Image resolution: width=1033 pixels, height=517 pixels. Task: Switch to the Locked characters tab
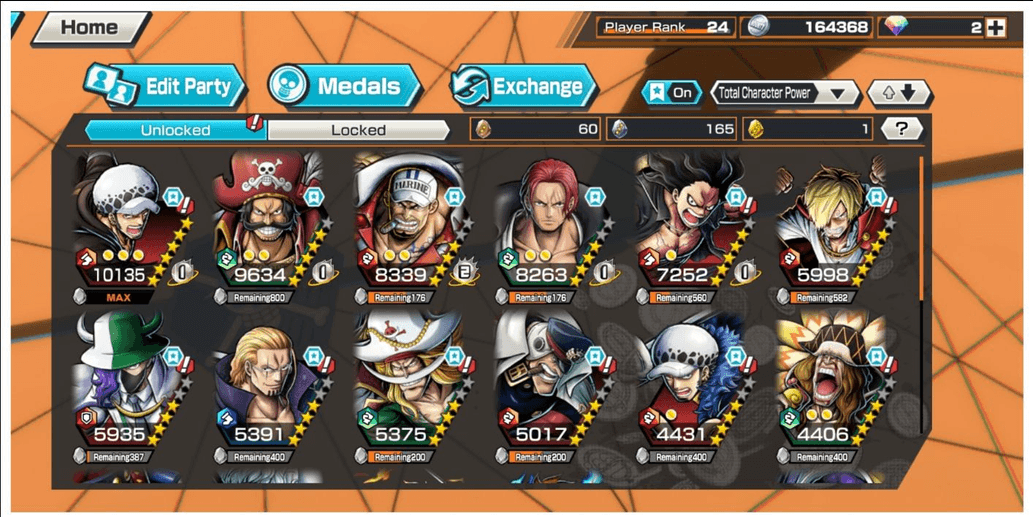coord(358,130)
